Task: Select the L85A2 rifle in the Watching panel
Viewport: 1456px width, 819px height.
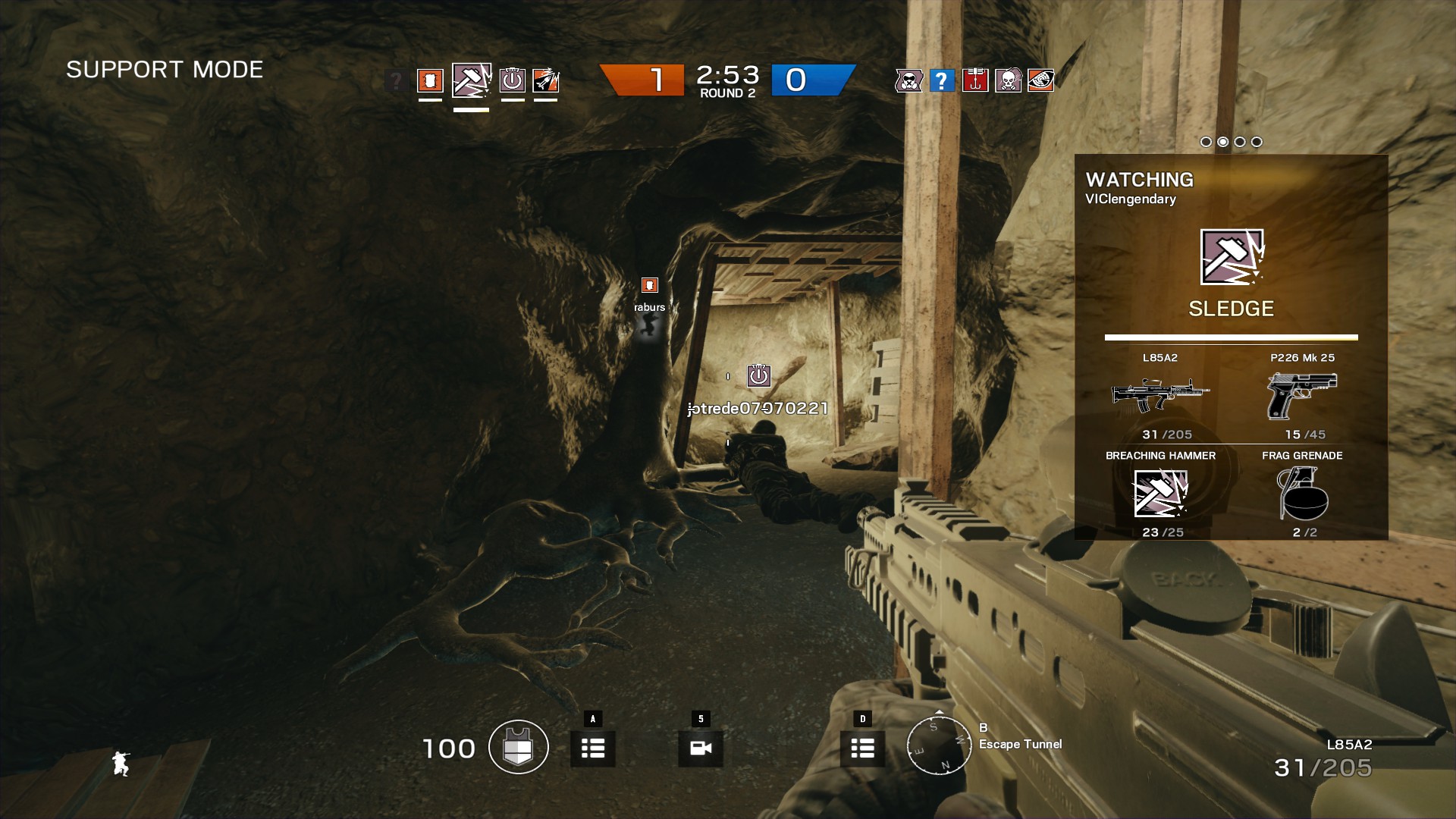Action: 1160,394
